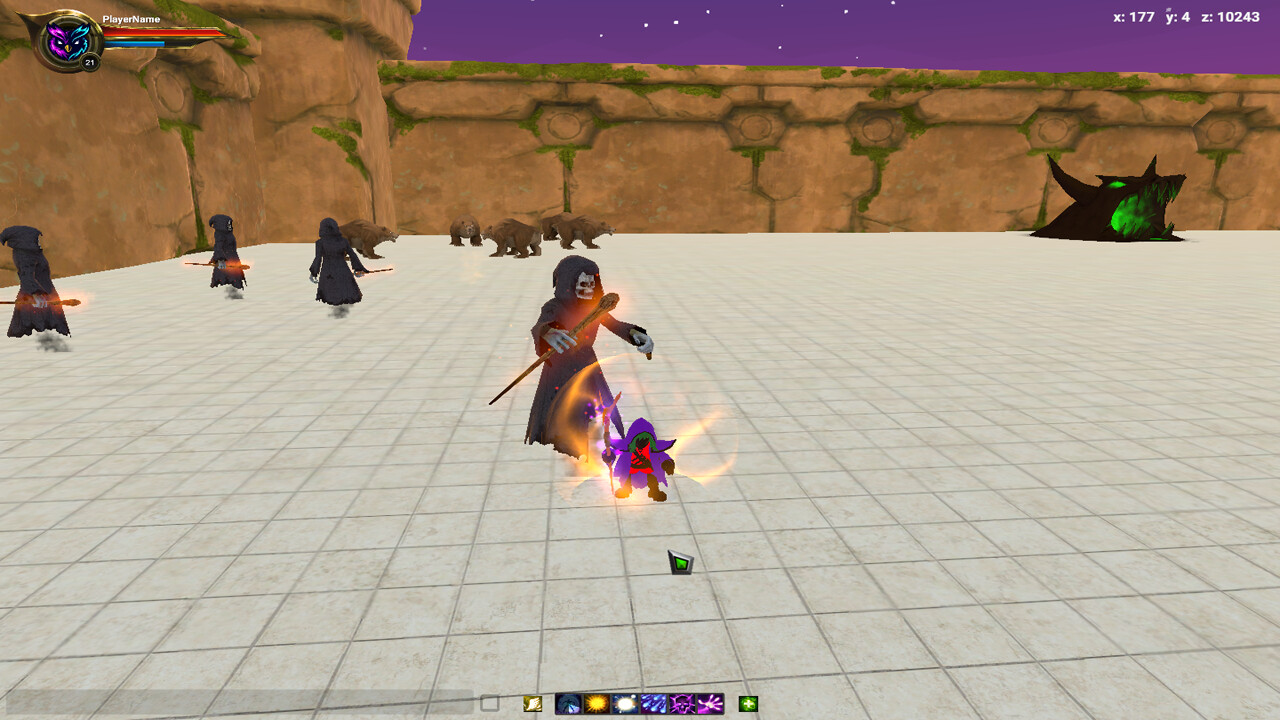1280x720 pixels.
Task: Cast the purple hand drain spell
Action: [710, 704]
